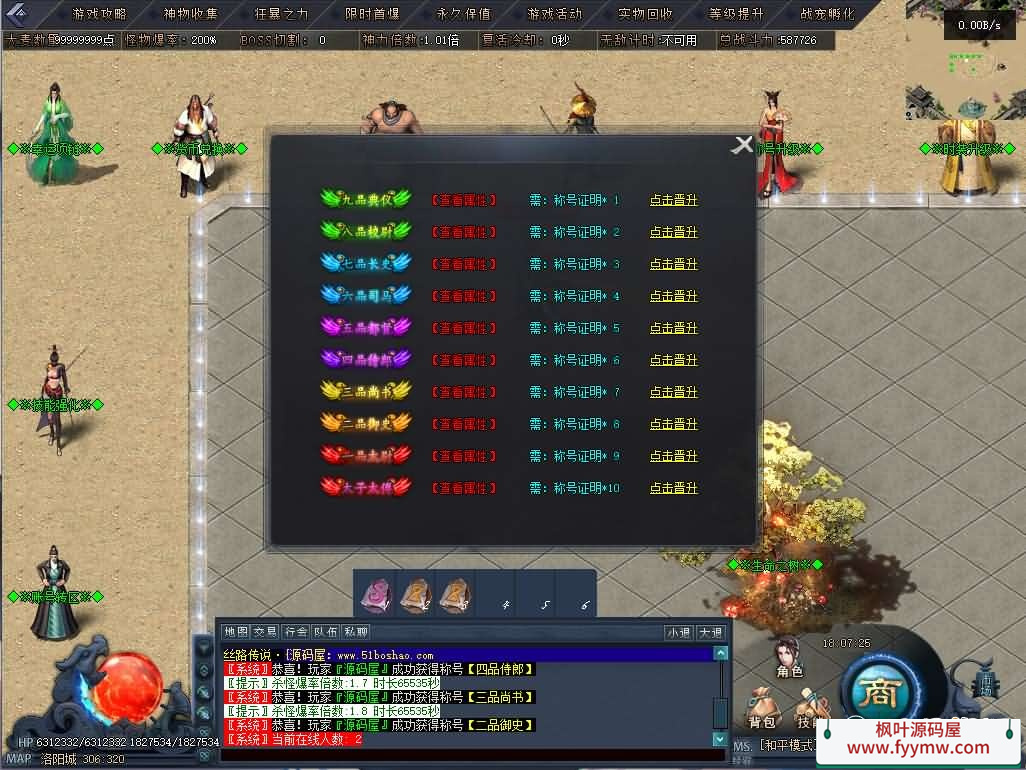View attributes of the 八品校尉 title
This screenshot has width=1026, height=770.
click(463, 232)
